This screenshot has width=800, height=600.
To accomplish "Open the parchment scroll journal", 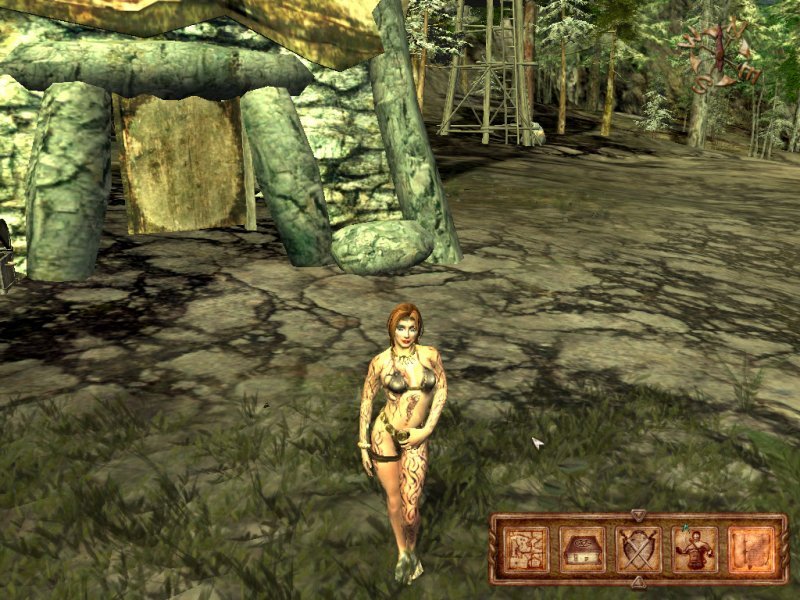I will pyautogui.click(x=750, y=549).
